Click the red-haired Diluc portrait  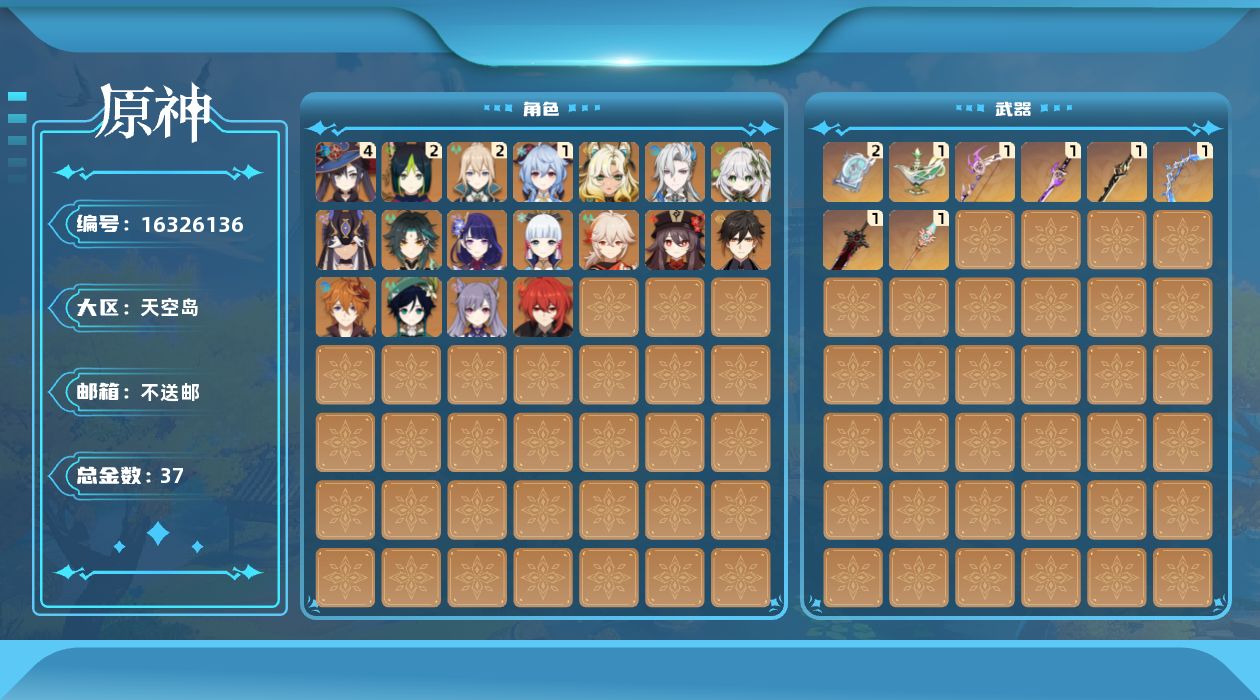point(544,307)
